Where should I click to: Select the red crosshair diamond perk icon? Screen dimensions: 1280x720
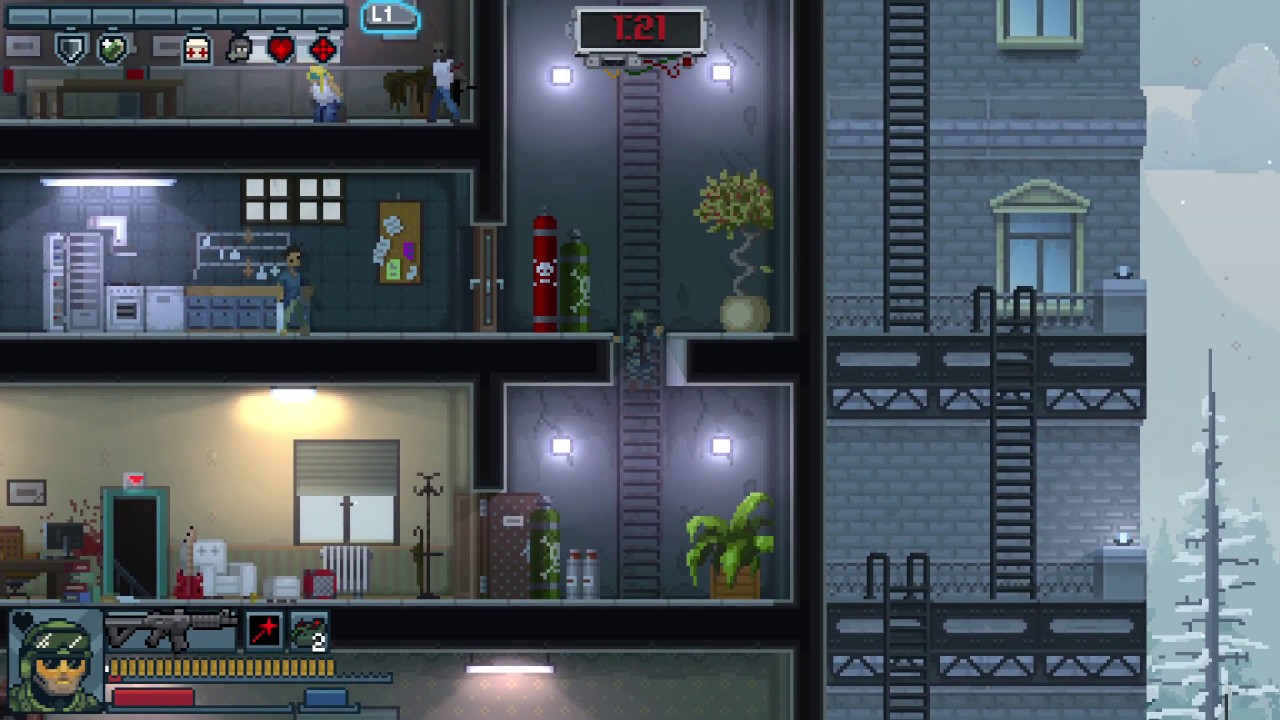pyautogui.click(x=323, y=48)
